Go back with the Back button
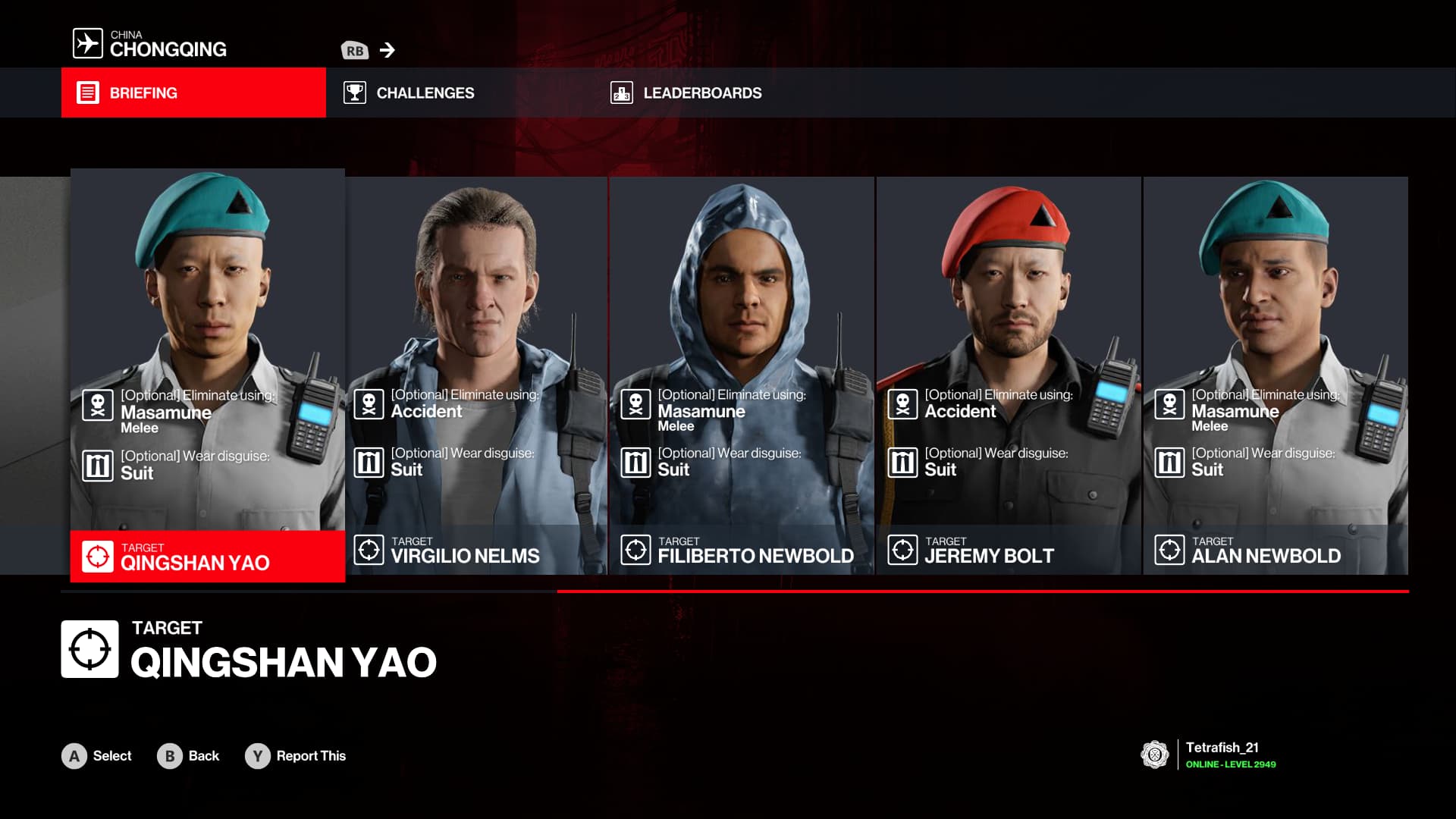This screenshot has height=819, width=1456. (189, 756)
